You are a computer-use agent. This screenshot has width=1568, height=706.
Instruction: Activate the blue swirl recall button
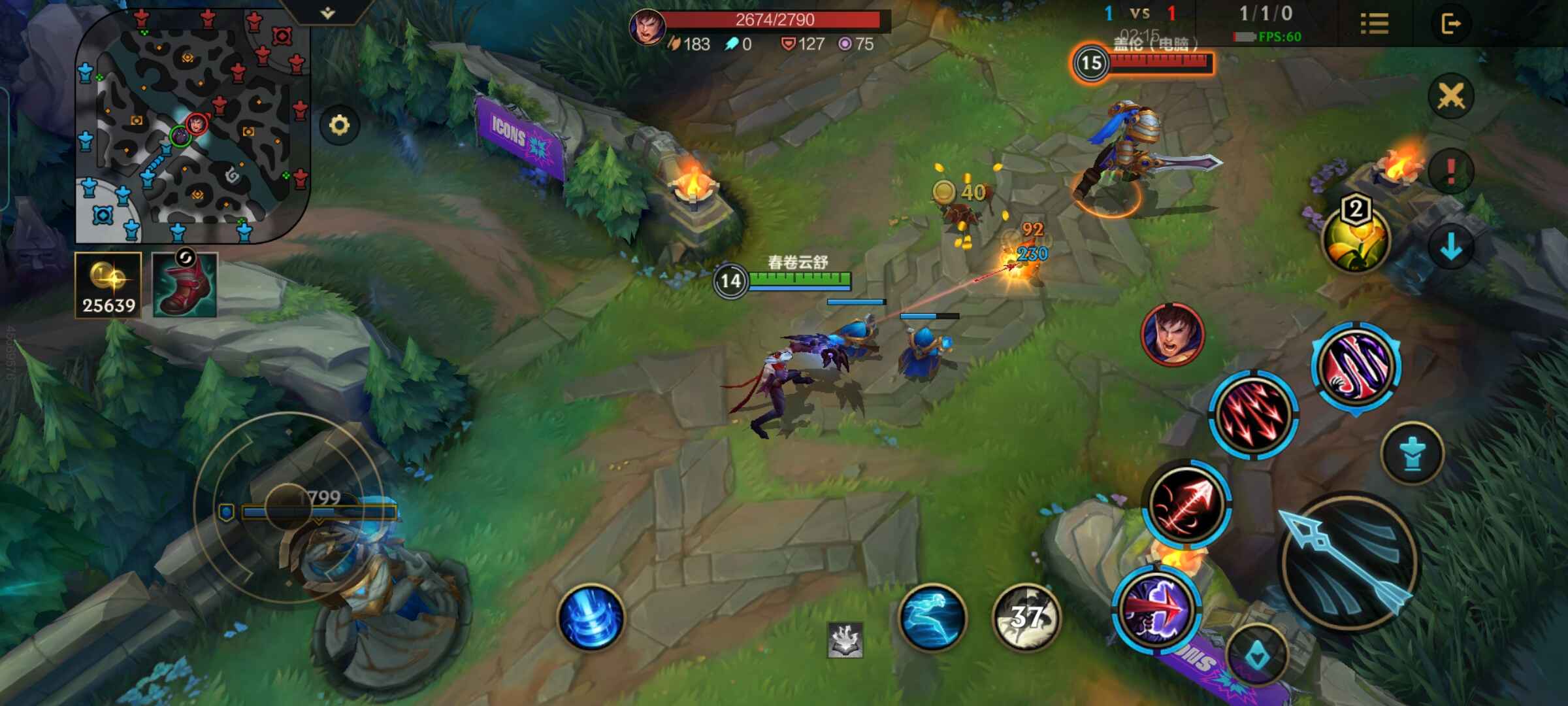pyautogui.click(x=591, y=617)
